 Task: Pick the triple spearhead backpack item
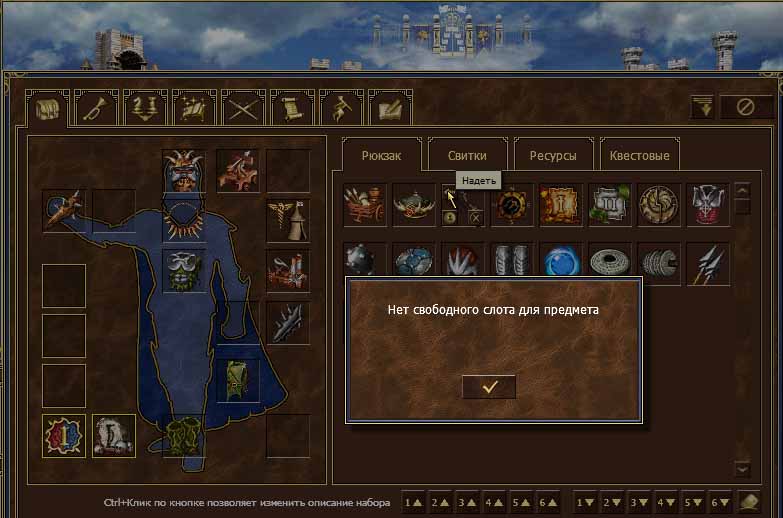[708, 263]
